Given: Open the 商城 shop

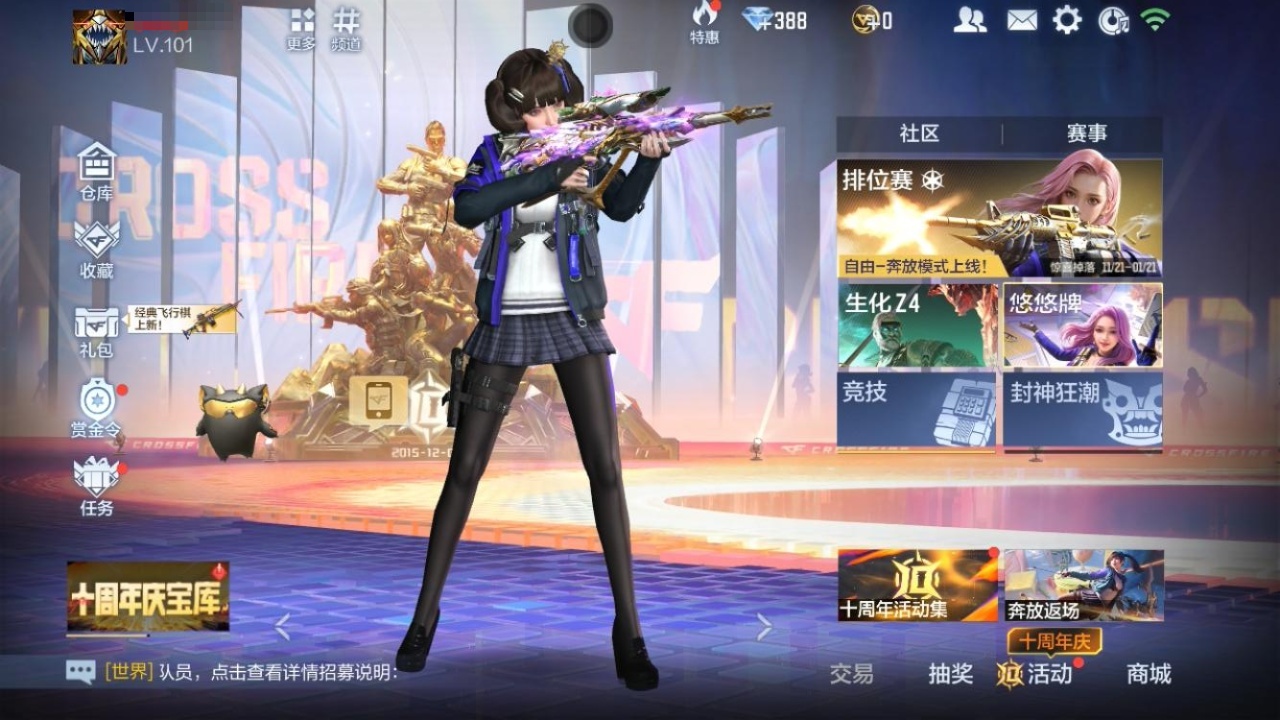Looking at the screenshot, I should (x=1148, y=674).
